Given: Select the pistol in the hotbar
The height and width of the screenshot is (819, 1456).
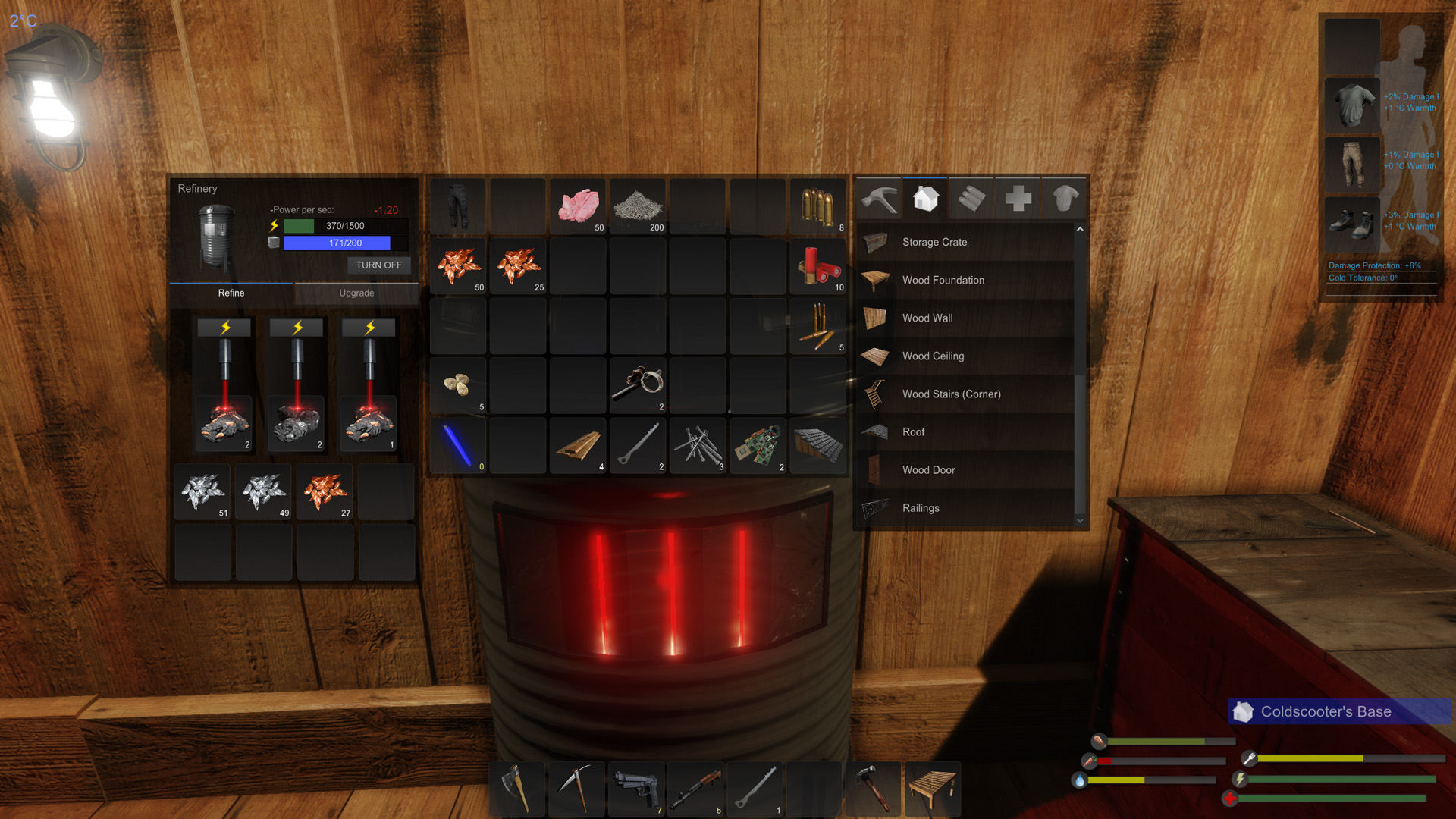Looking at the screenshot, I should tap(636, 789).
